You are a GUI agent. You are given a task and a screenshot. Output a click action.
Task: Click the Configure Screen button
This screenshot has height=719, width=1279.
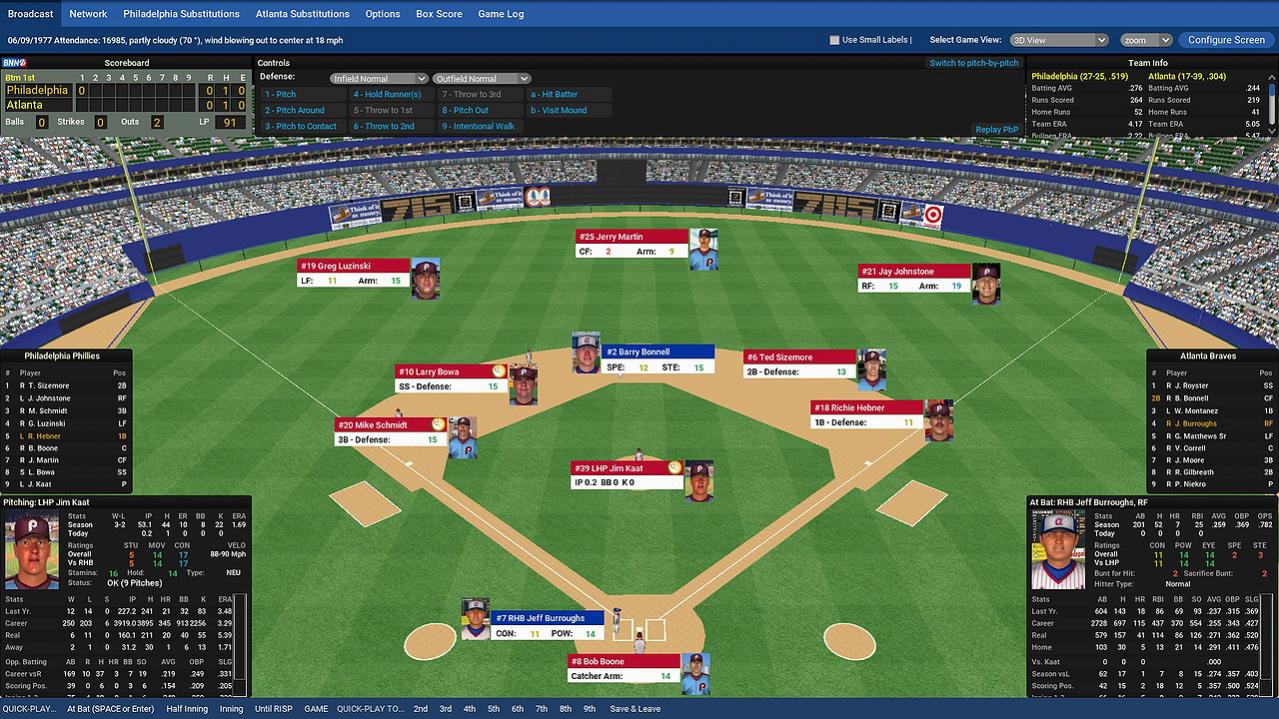[x=1226, y=40]
